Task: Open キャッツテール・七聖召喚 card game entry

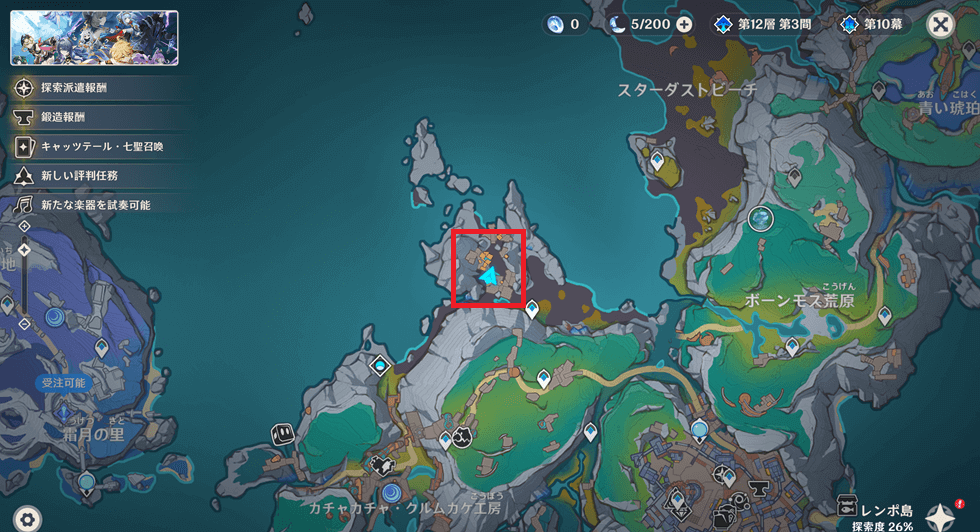Action: [96, 147]
